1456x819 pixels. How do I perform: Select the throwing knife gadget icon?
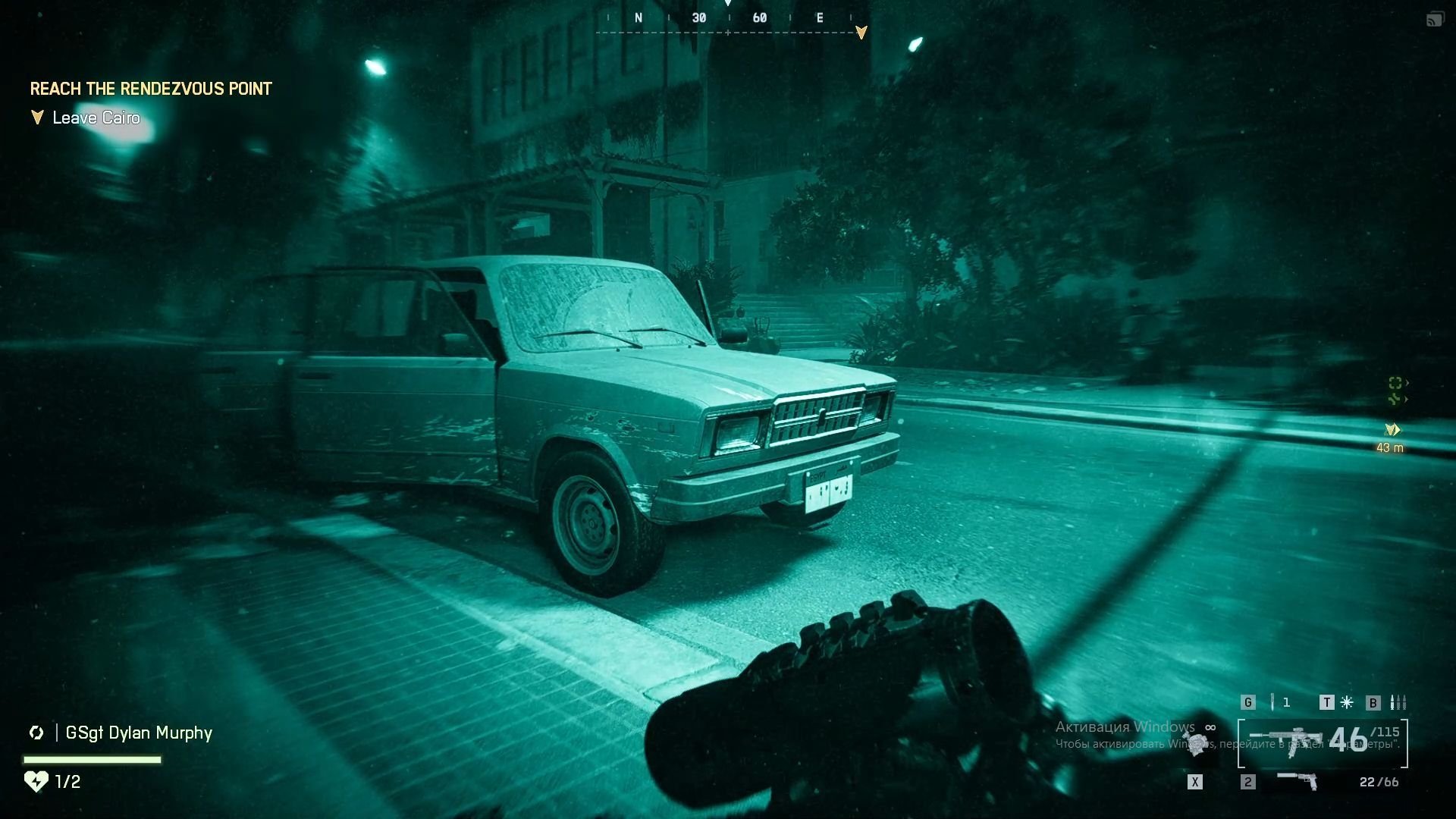1272,702
